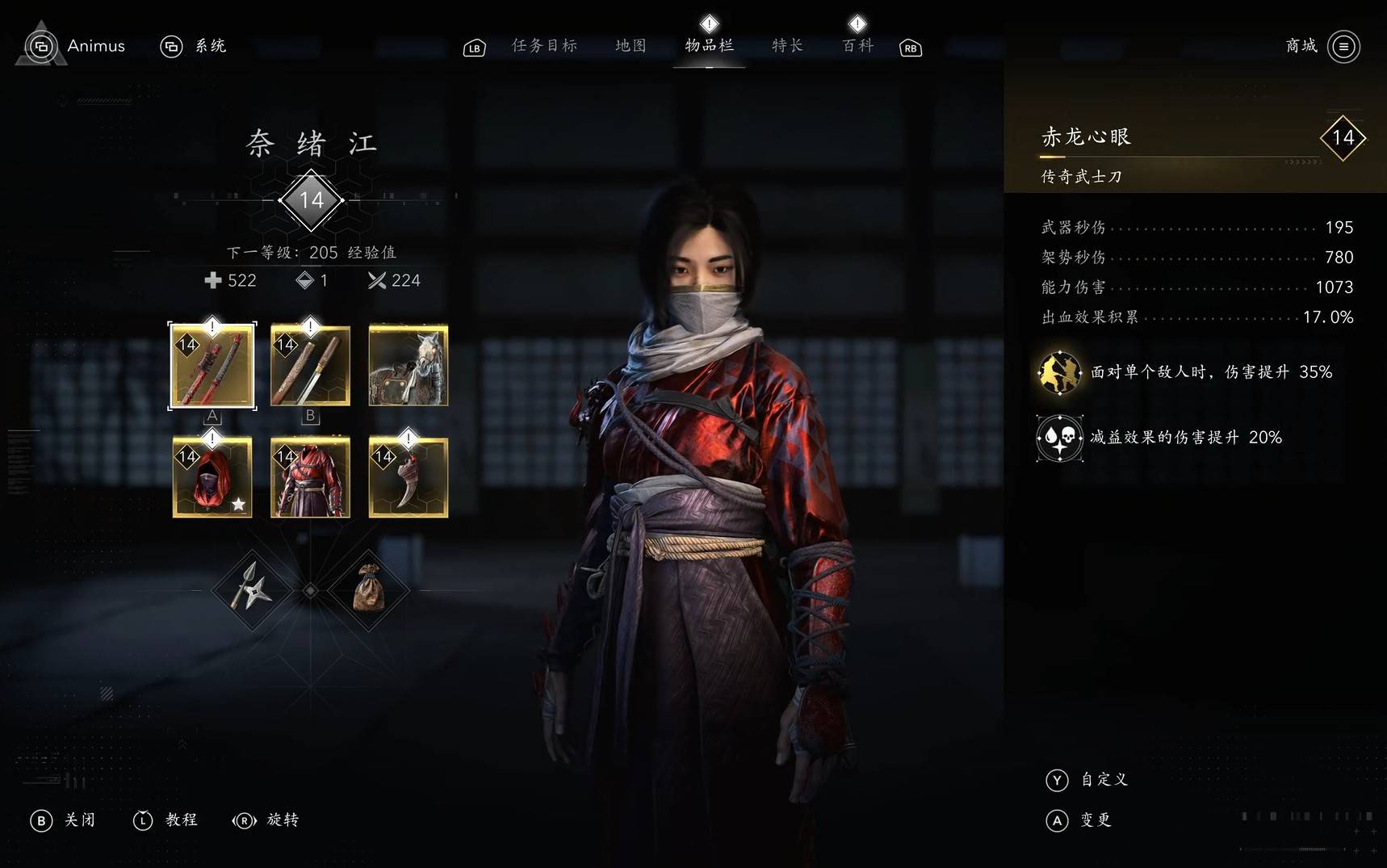1387x868 pixels.
Task: Choose the curved fang trinket slot
Action: point(409,477)
